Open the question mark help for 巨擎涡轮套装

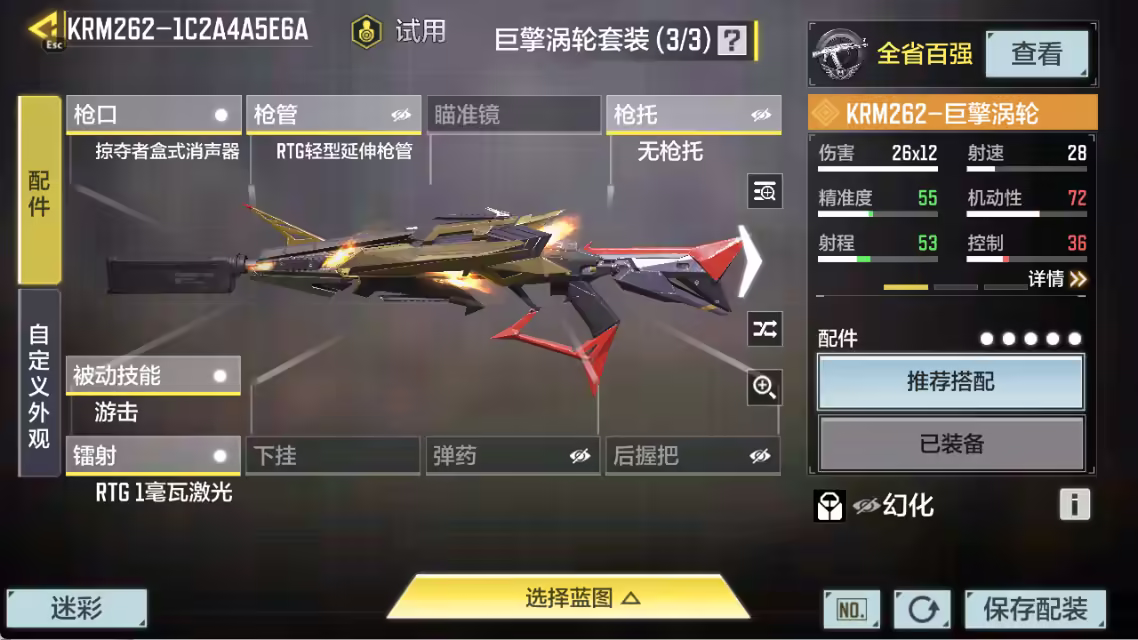coord(733,40)
